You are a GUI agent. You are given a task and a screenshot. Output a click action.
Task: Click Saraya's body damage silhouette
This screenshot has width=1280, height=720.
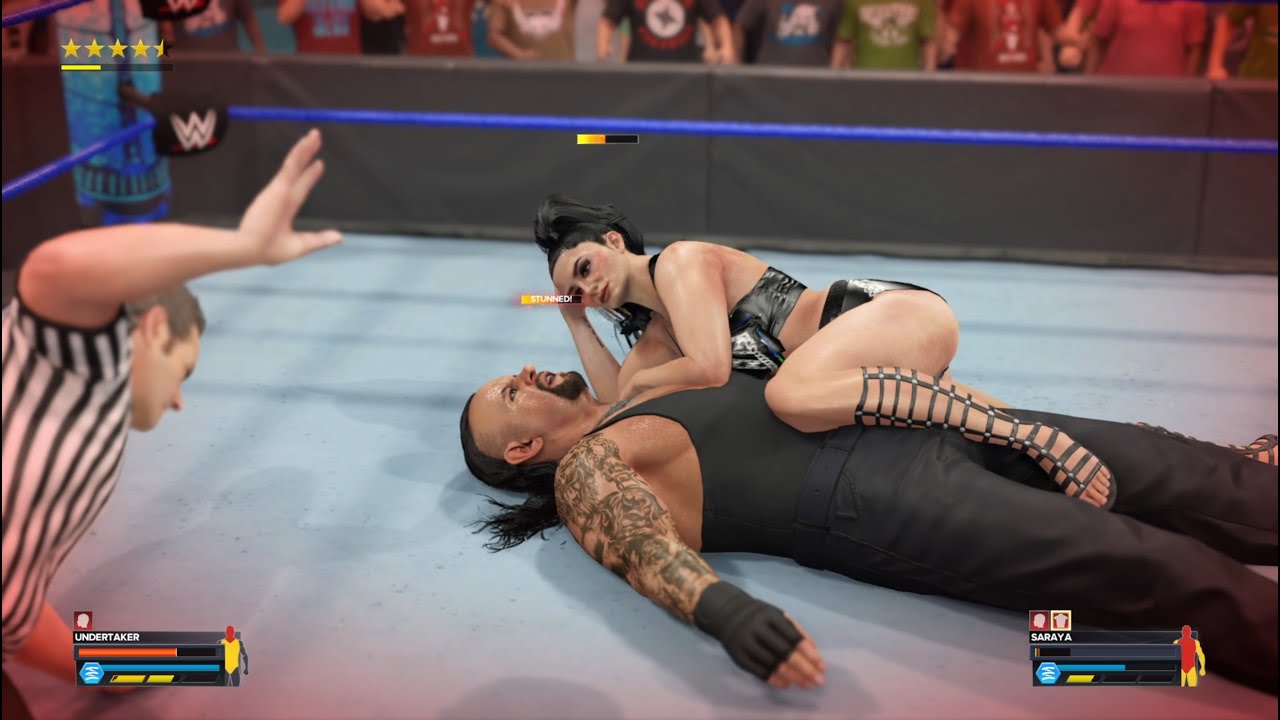point(1189,655)
